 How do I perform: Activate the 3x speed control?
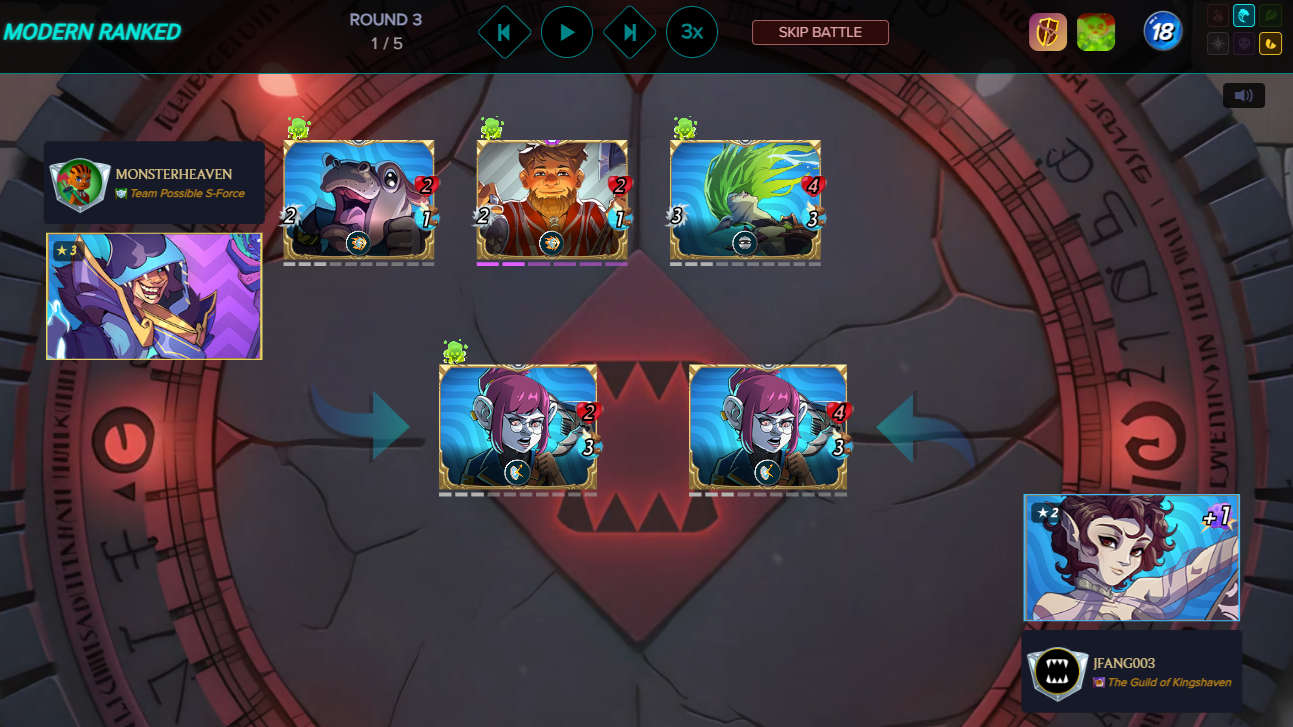coord(691,31)
